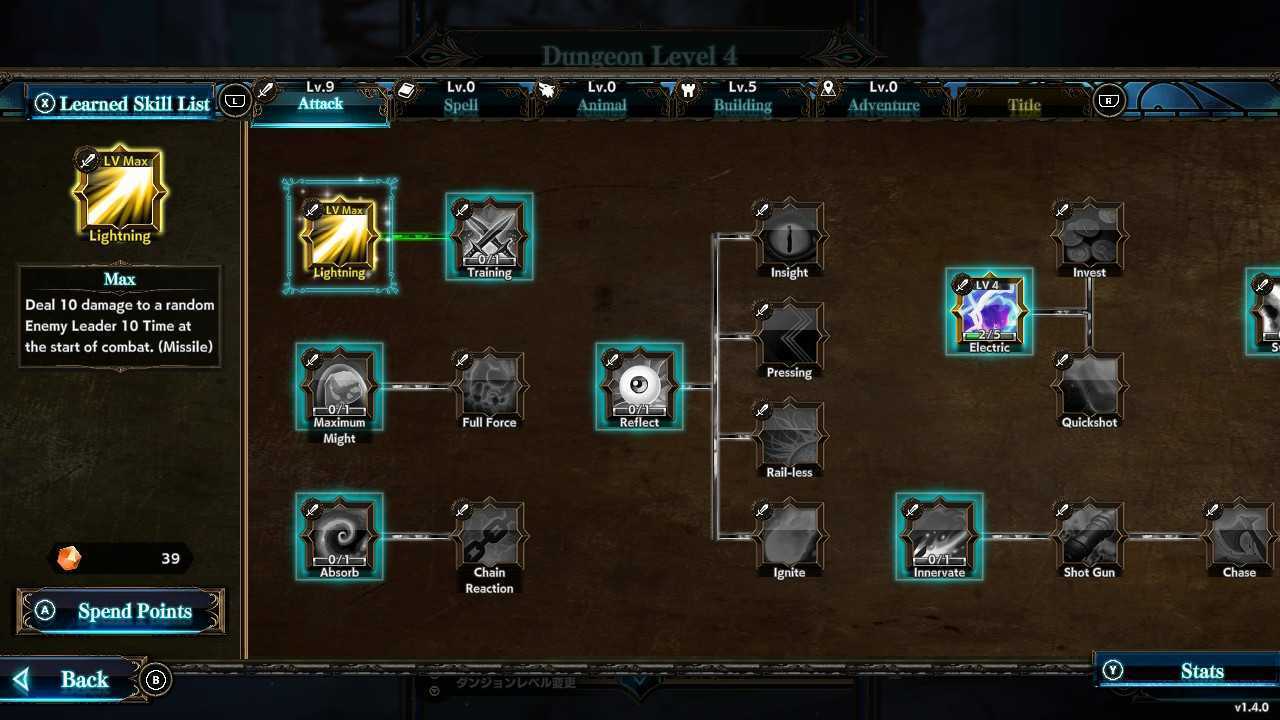This screenshot has height=720, width=1280.
Task: Open the Quickshot skill node
Action: click(x=1088, y=385)
